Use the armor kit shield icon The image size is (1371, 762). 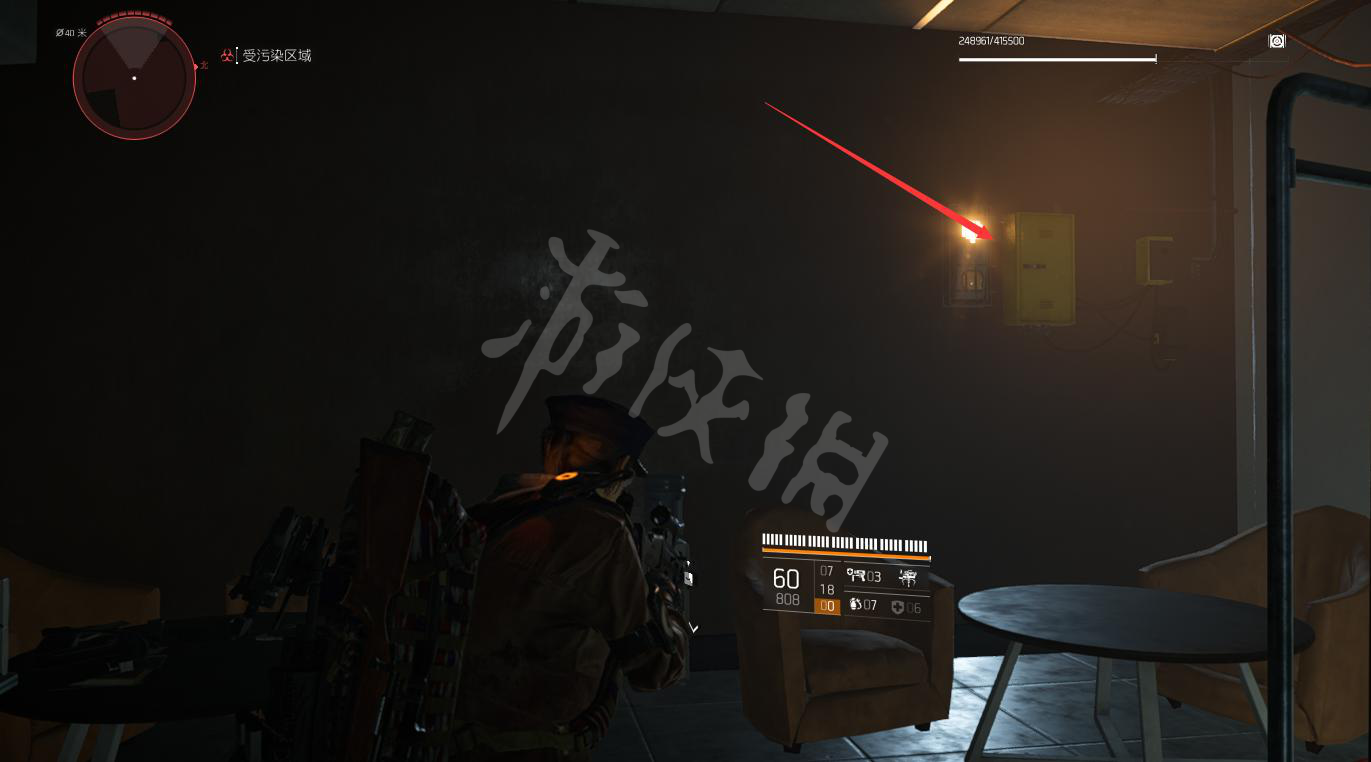tap(898, 607)
